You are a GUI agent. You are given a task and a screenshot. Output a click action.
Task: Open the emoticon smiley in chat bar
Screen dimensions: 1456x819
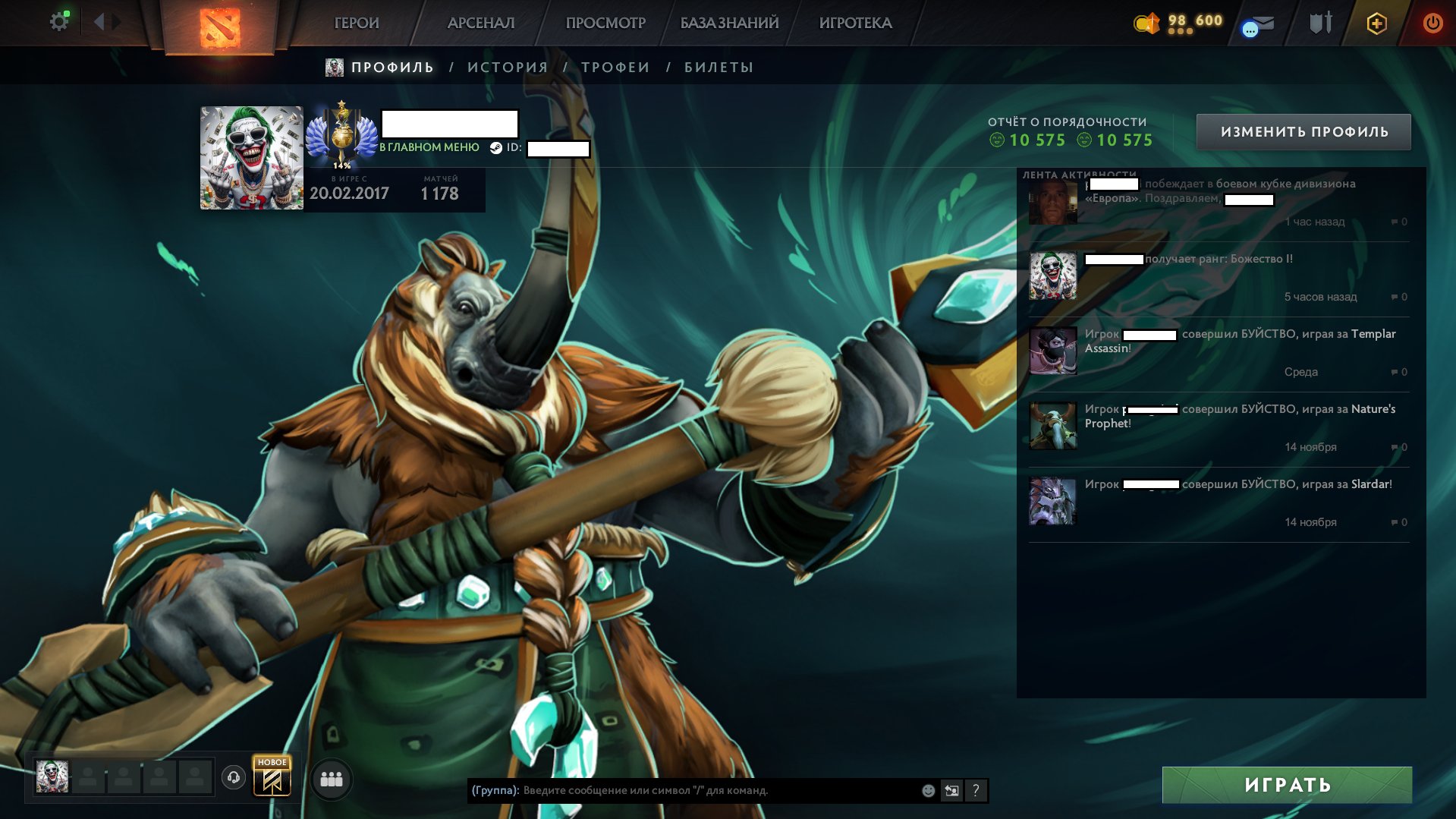(927, 789)
